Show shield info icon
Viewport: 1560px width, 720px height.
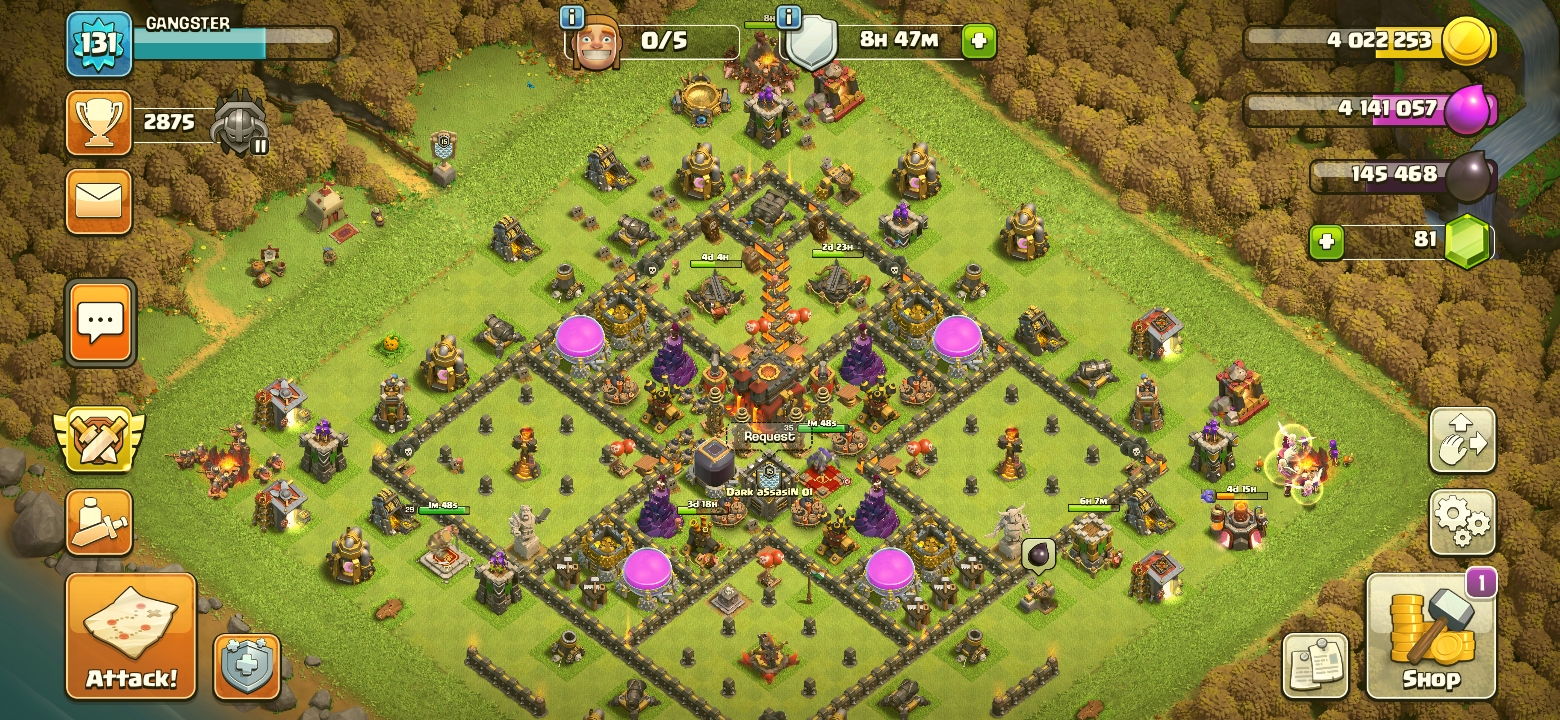click(x=789, y=17)
